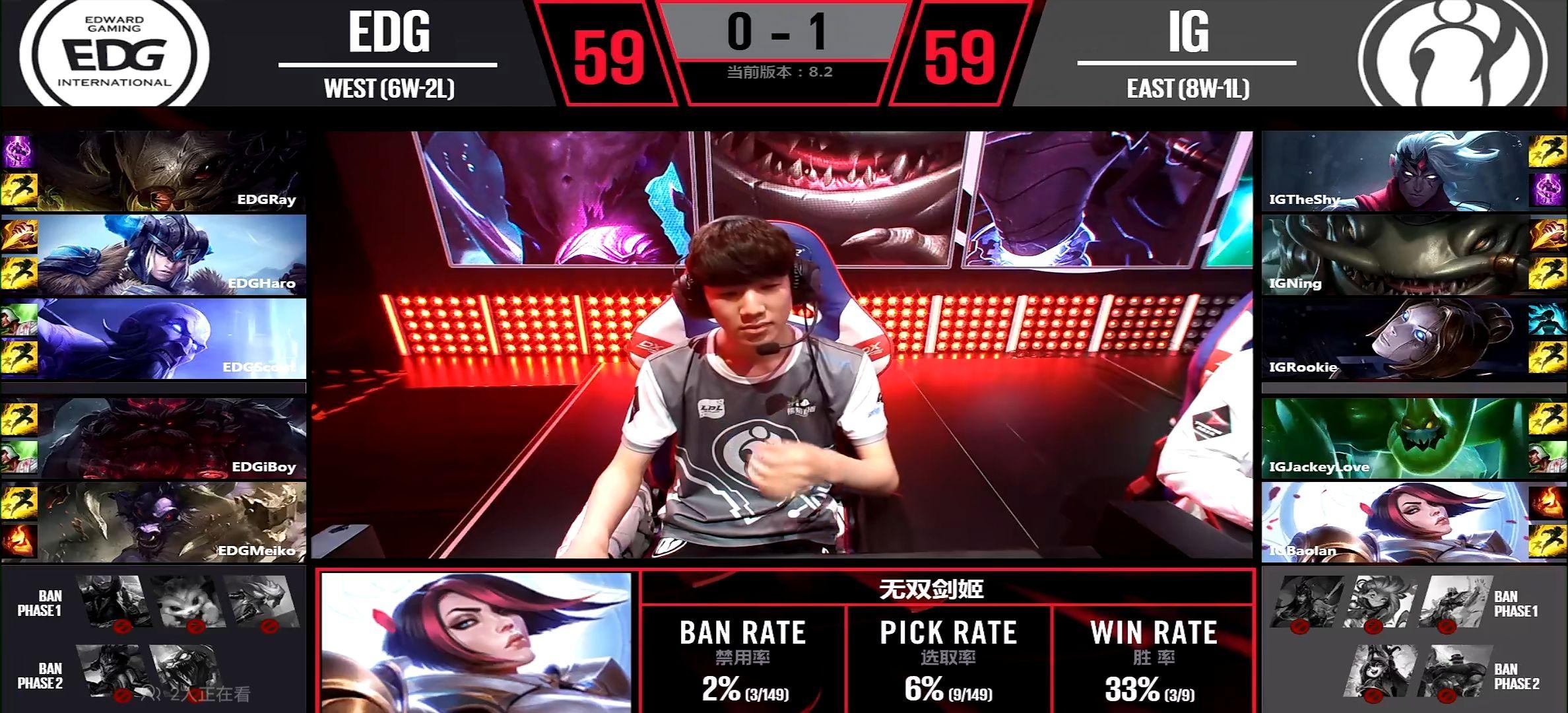This screenshot has width=1568, height=713.
Task: Click EDGRay's purple Teleport spell icon
Action: [x=18, y=153]
